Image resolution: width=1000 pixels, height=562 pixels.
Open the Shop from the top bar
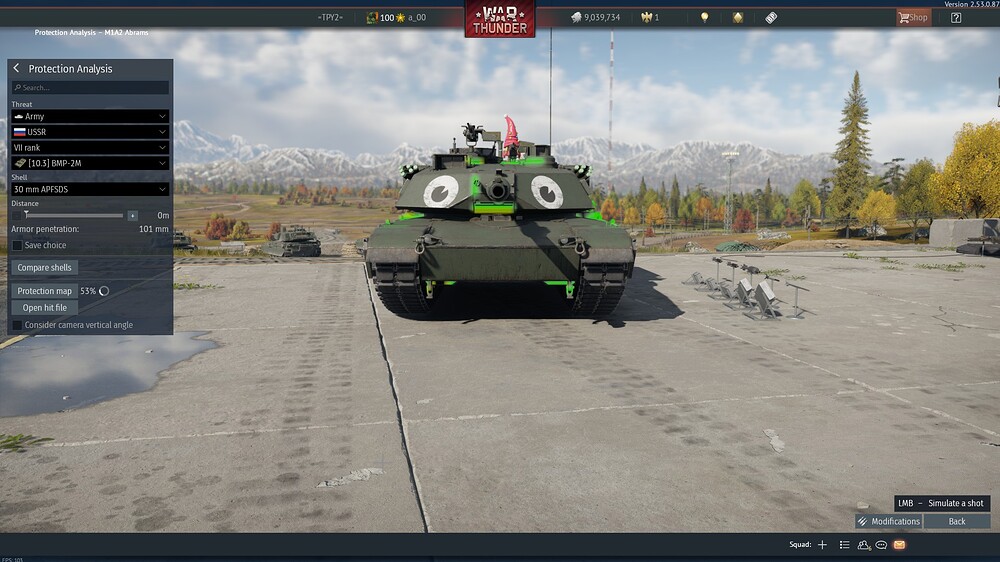point(913,17)
